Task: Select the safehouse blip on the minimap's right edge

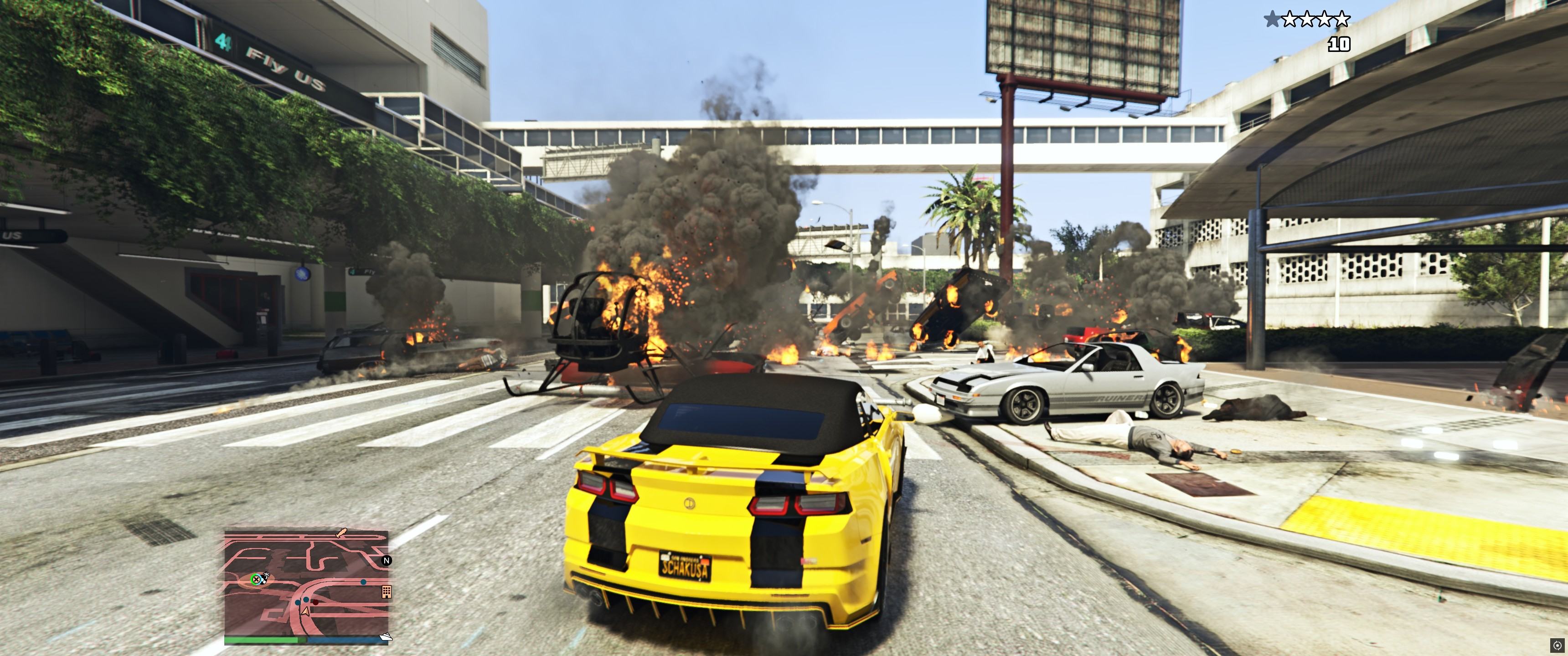Action: tap(387, 592)
